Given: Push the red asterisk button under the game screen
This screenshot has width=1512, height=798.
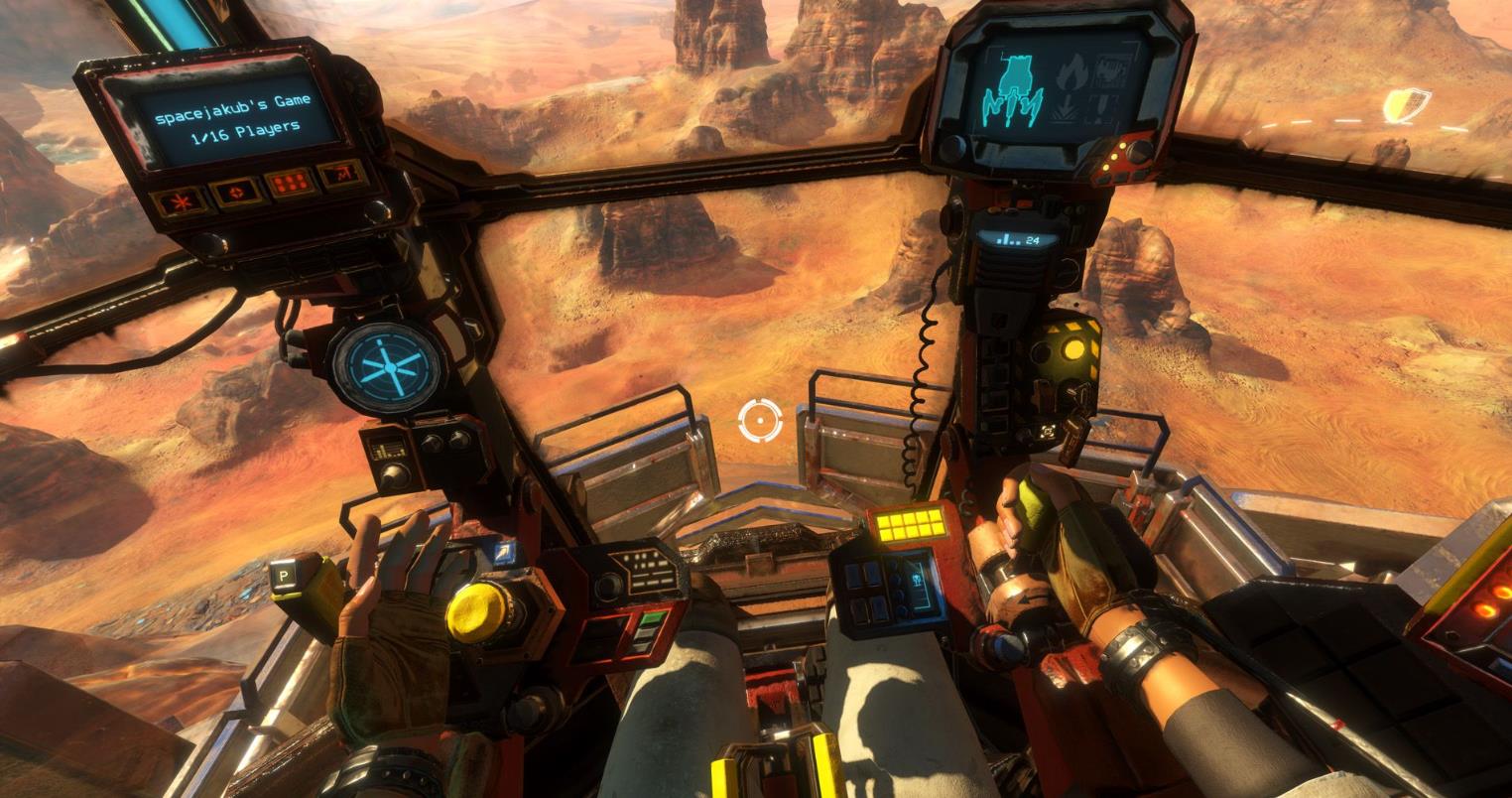Looking at the screenshot, I should tap(182, 199).
